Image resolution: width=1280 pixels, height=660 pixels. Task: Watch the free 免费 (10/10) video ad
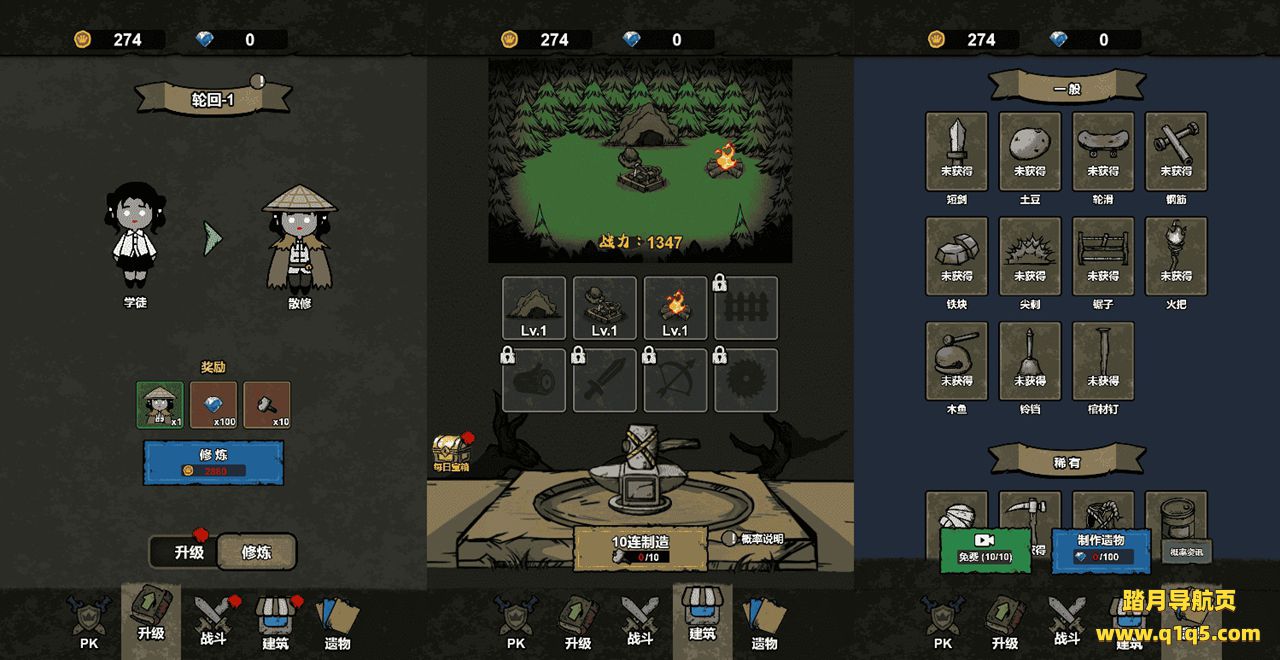984,549
